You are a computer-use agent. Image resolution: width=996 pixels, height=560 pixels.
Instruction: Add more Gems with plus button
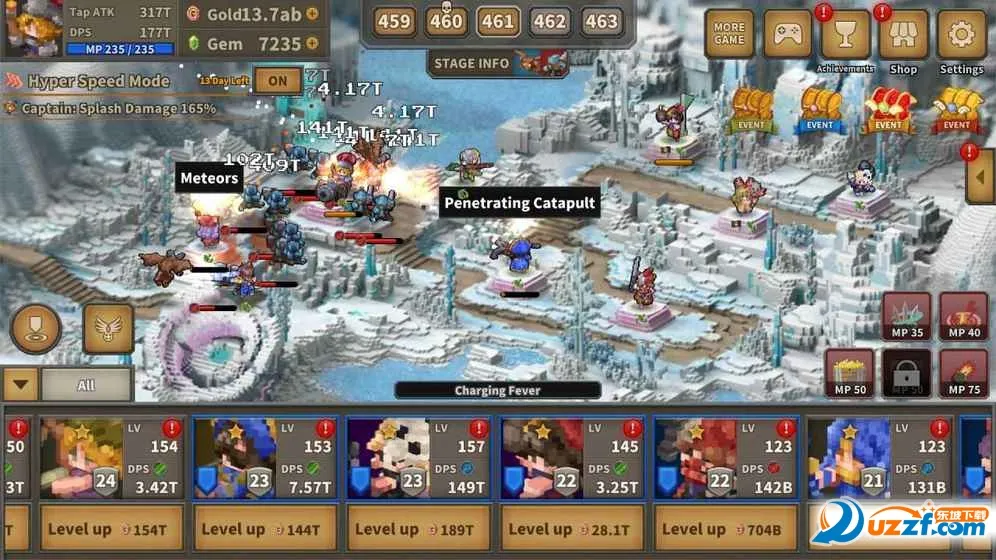pyautogui.click(x=312, y=44)
